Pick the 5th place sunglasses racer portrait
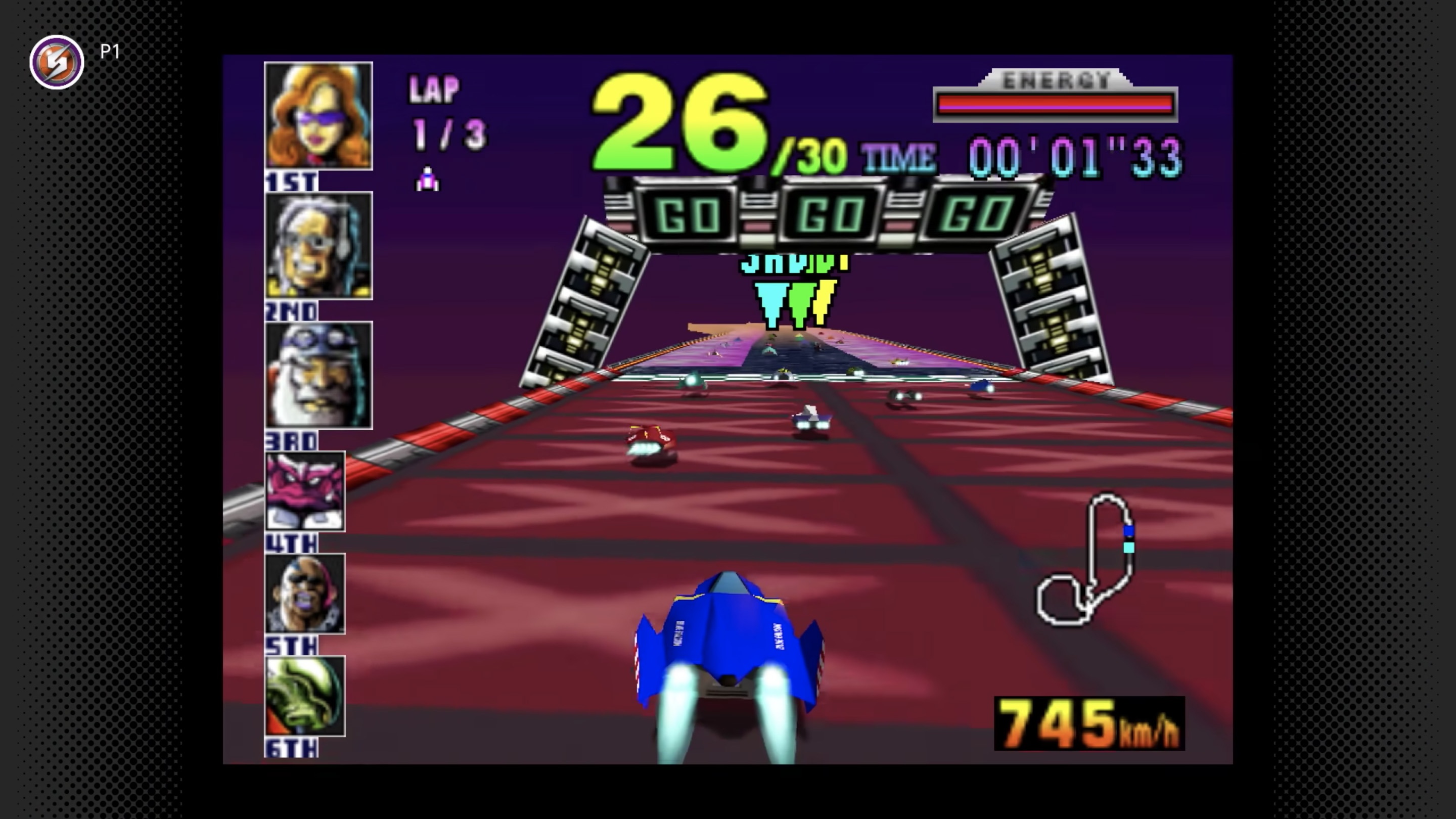The width and height of the screenshot is (1456, 819). point(305,594)
